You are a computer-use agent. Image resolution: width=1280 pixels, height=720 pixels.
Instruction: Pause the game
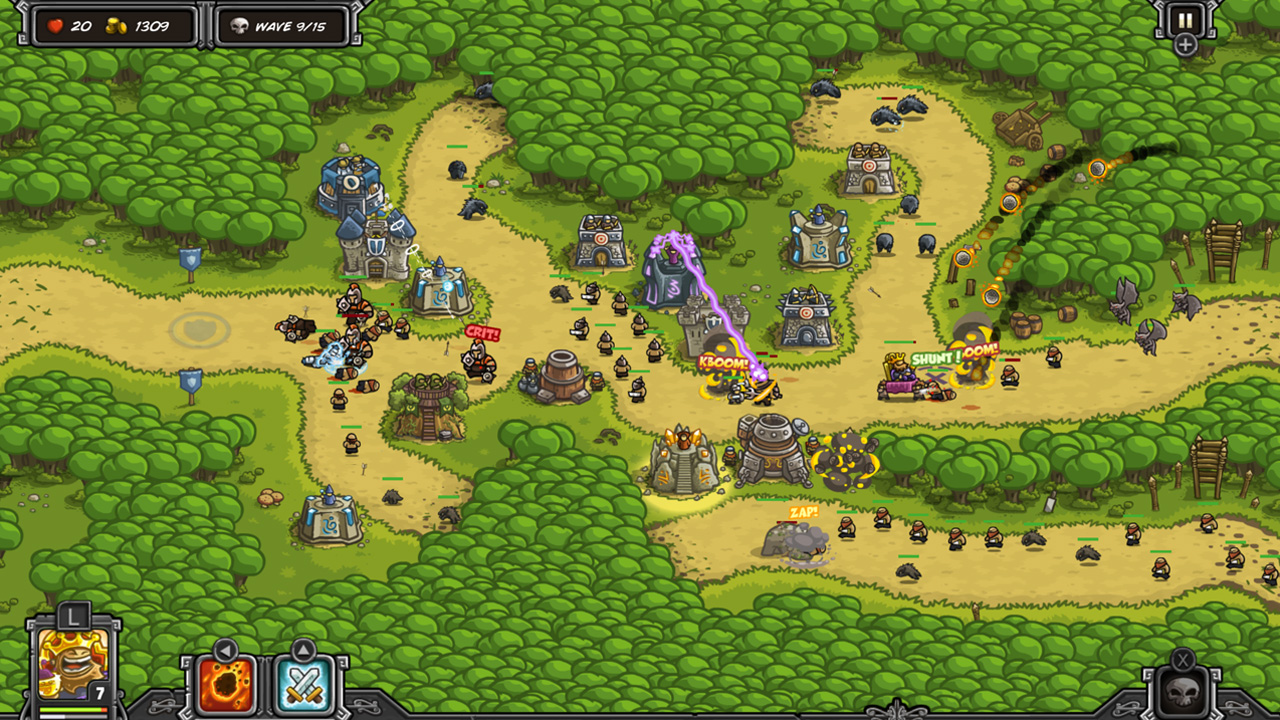tap(1185, 19)
